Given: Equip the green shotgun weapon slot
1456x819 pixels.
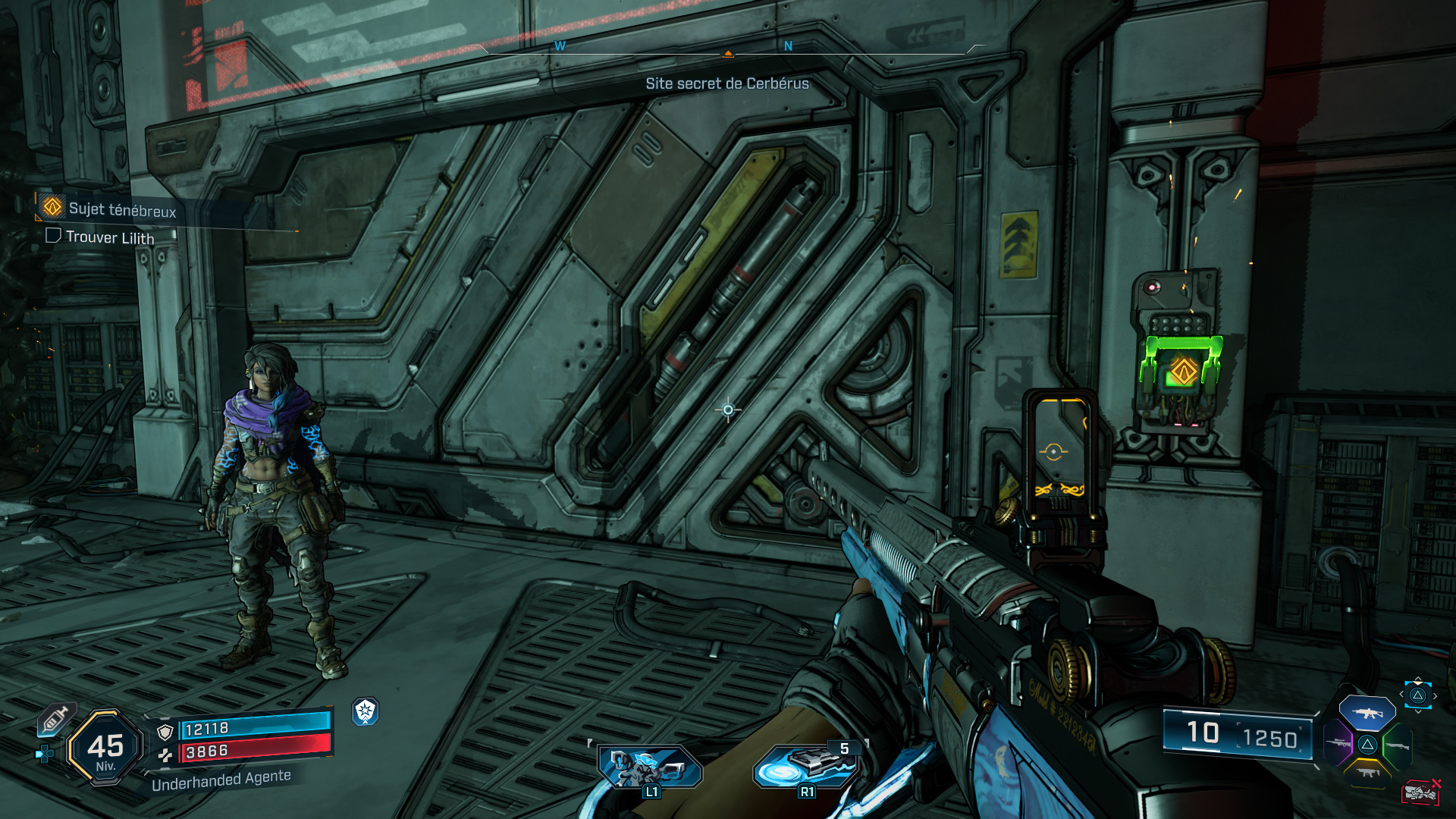Looking at the screenshot, I should (x=1397, y=745).
